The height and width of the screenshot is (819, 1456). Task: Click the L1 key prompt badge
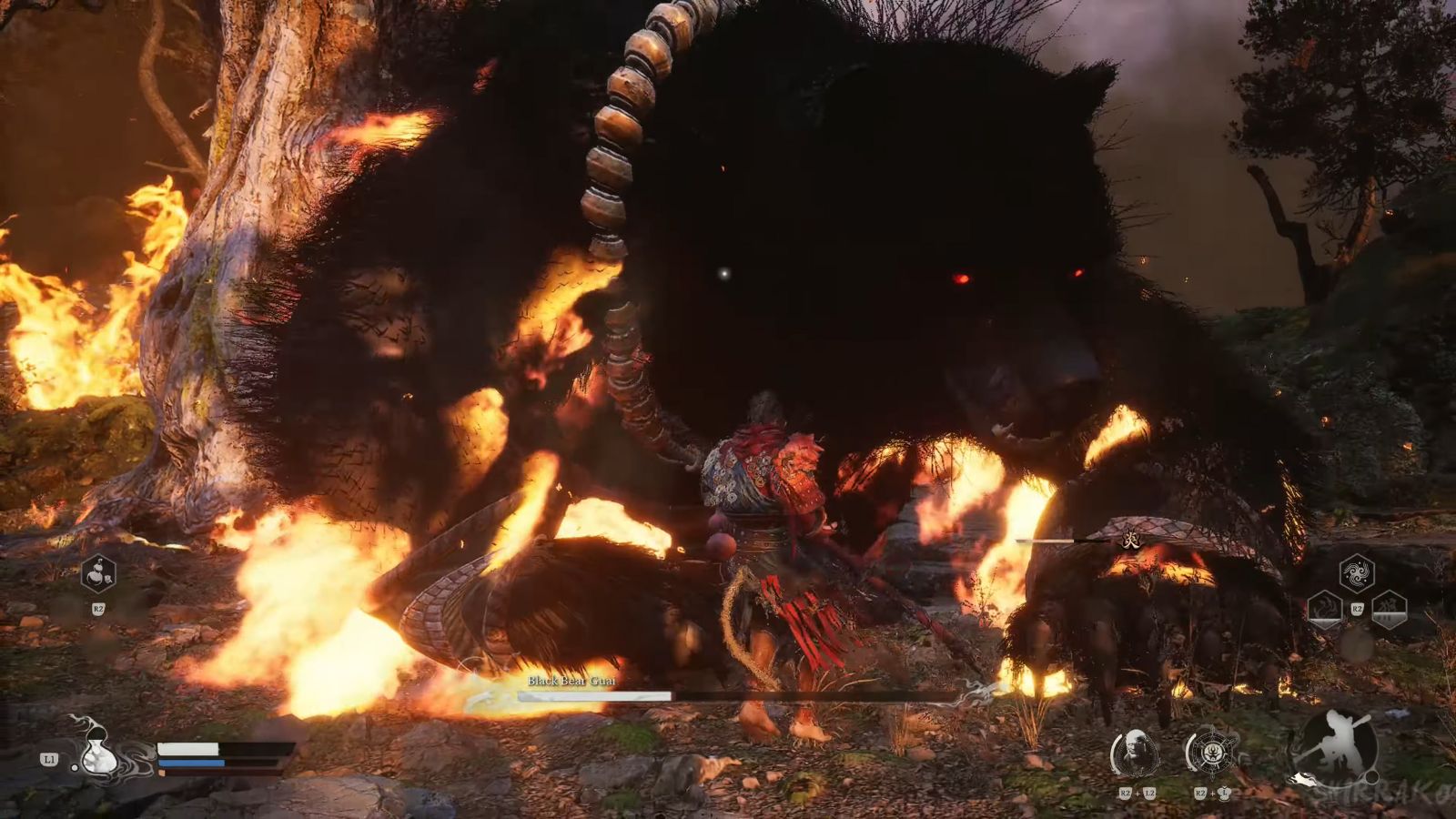tap(49, 760)
